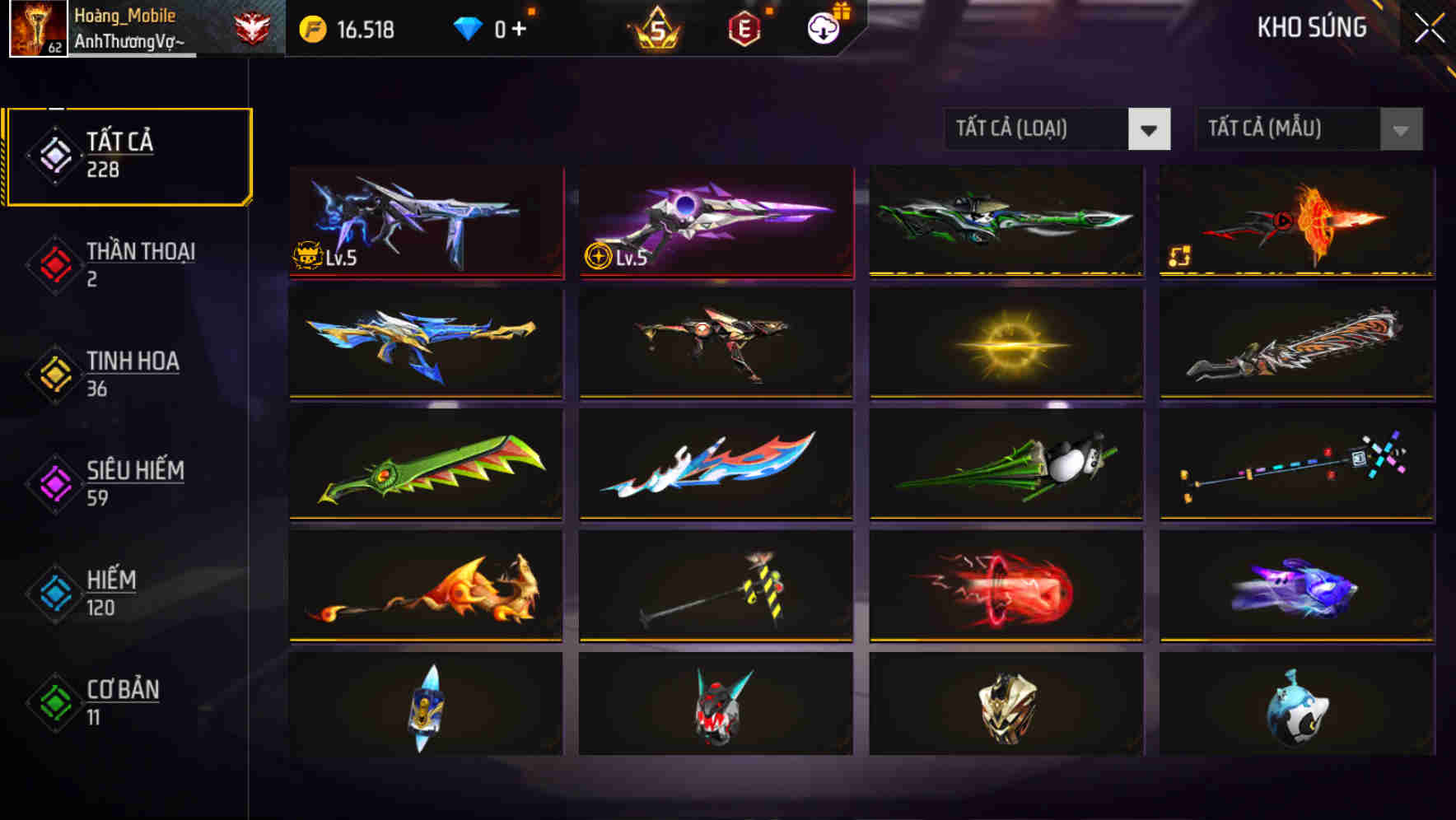This screenshot has height=820, width=1456.
Task: Click the TẤT CẢ (LOẠI) dropdown arrow
Action: tap(1150, 129)
